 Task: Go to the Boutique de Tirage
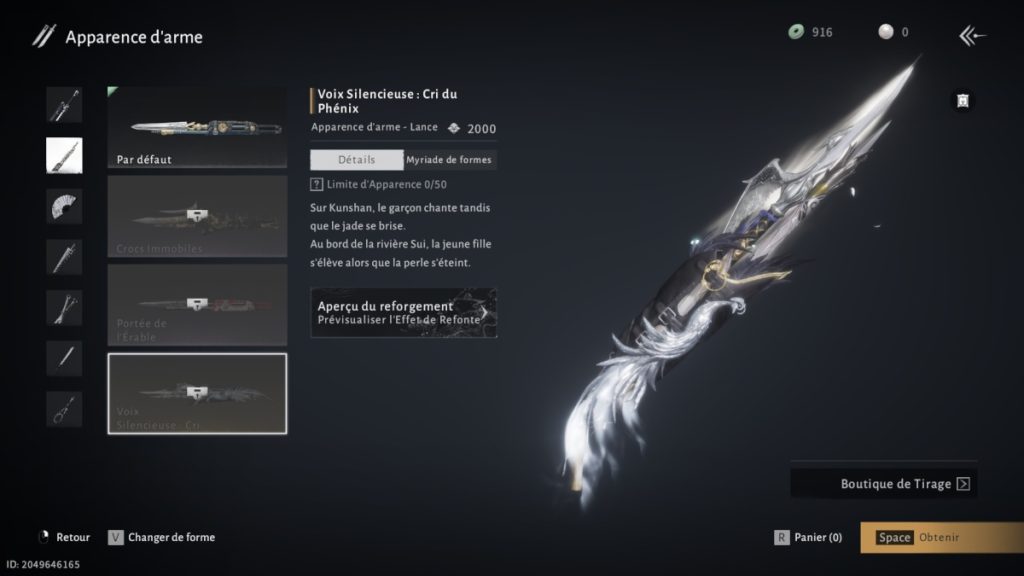884,484
